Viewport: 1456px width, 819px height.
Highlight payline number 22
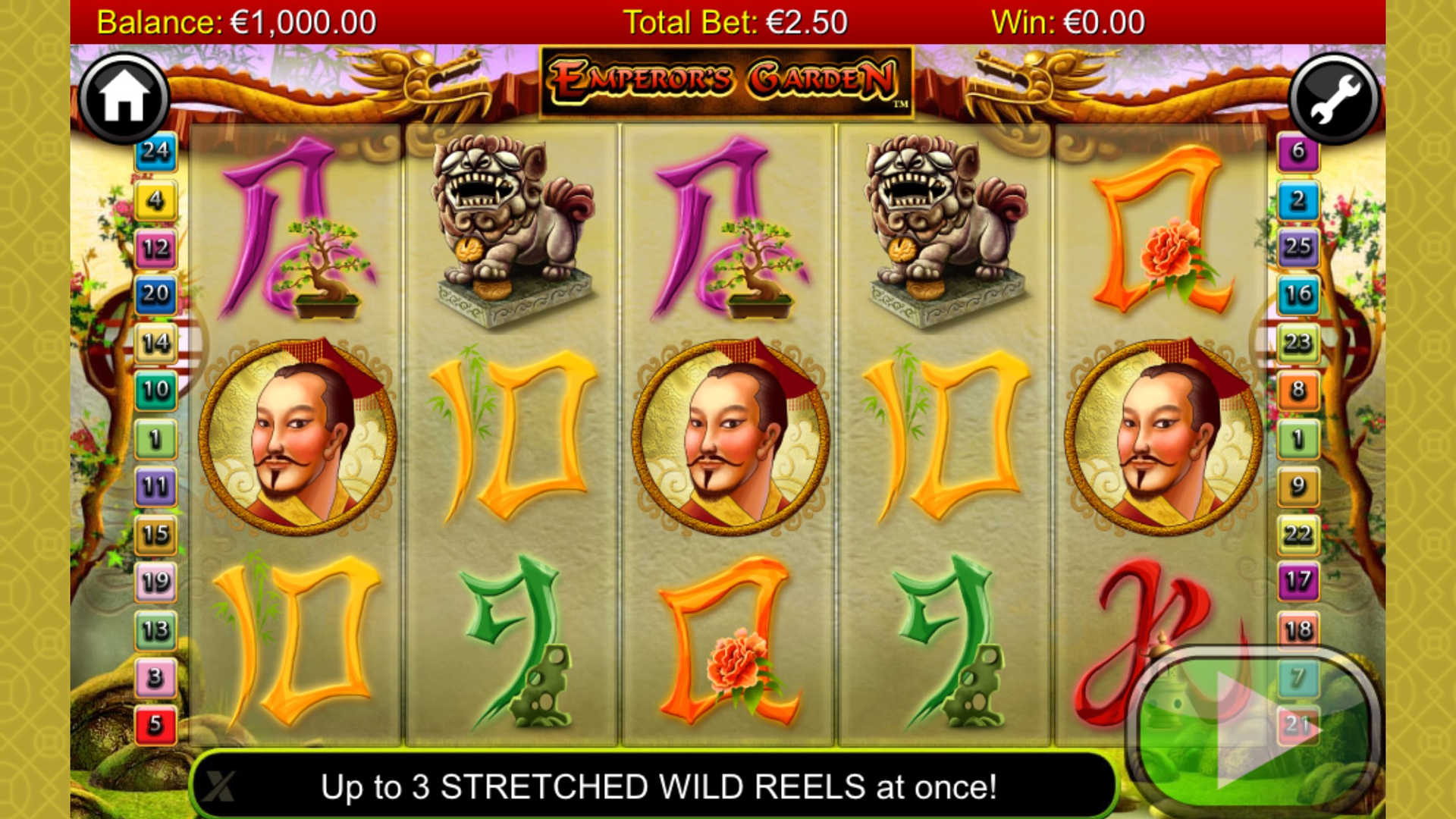[1298, 535]
